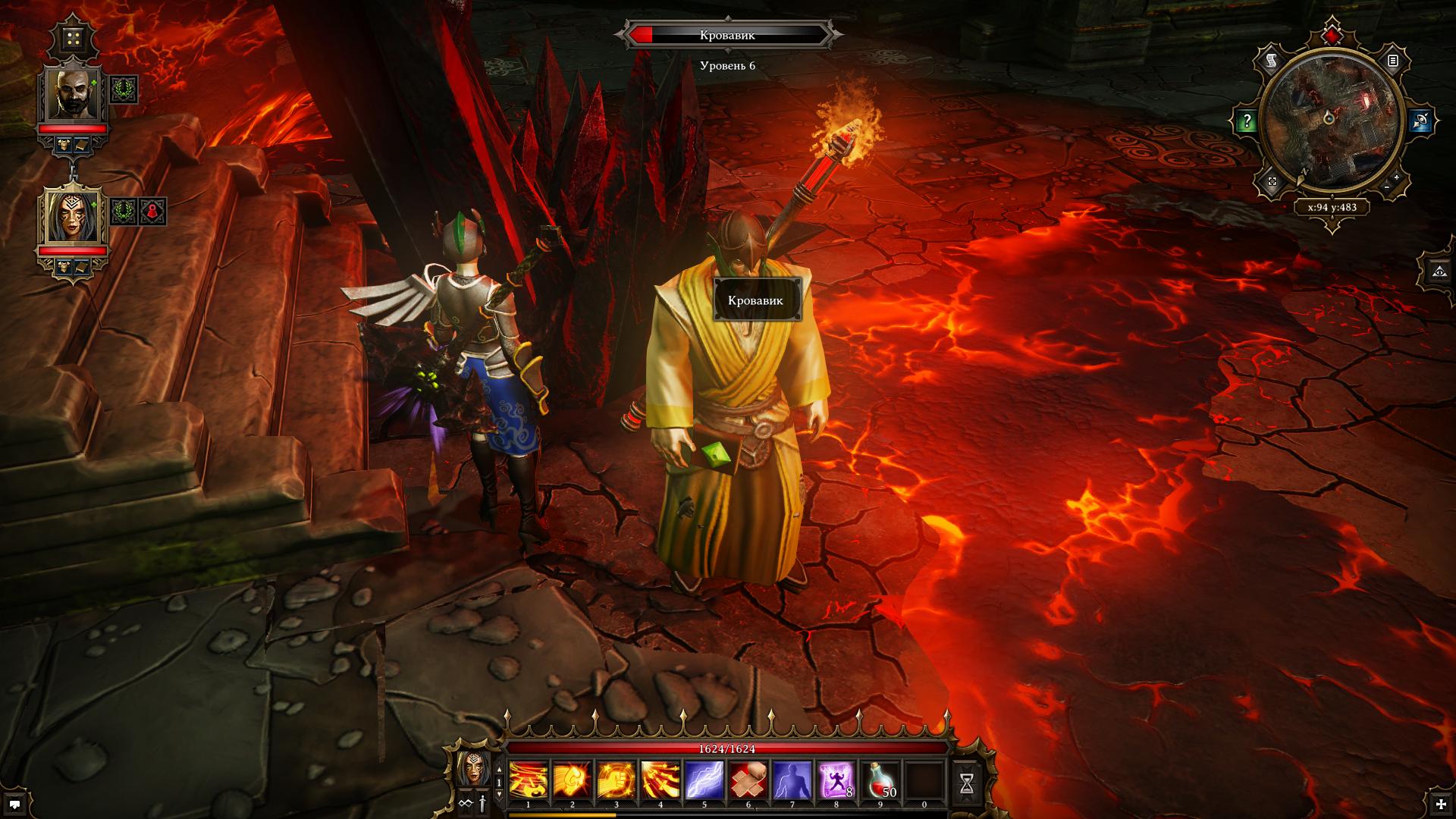The width and height of the screenshot is (1456, 819).
Task: Cast the flurry of blades skill in slot 4
Action: 661,780
